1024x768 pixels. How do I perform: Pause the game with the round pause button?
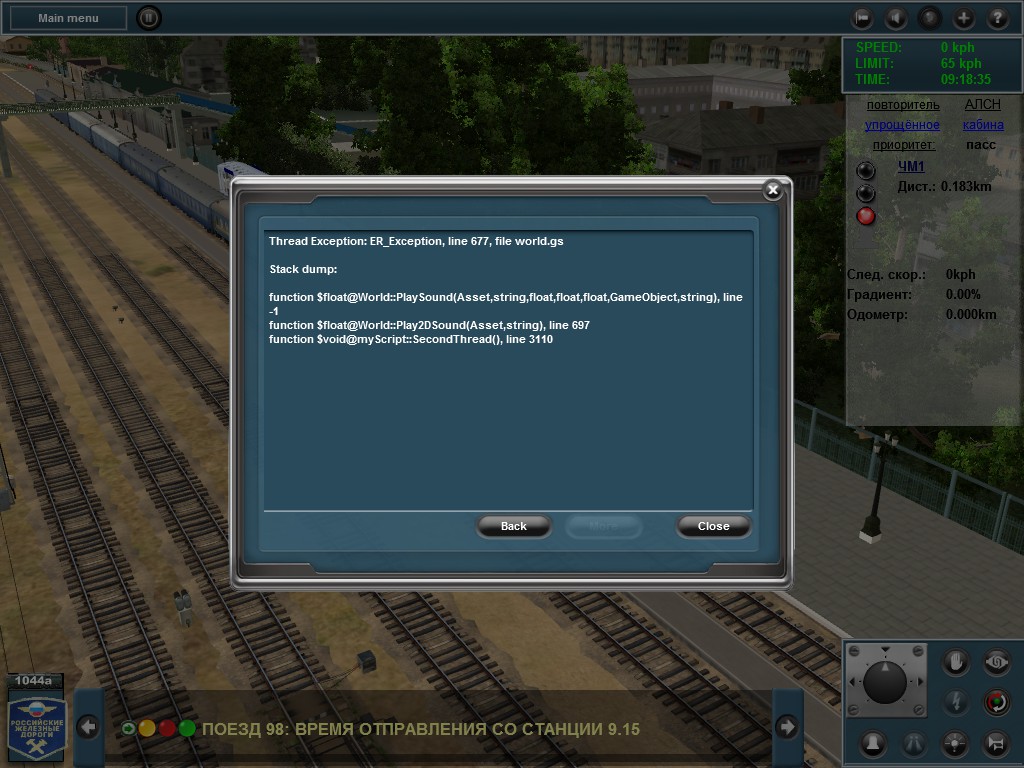pos(148,18)
